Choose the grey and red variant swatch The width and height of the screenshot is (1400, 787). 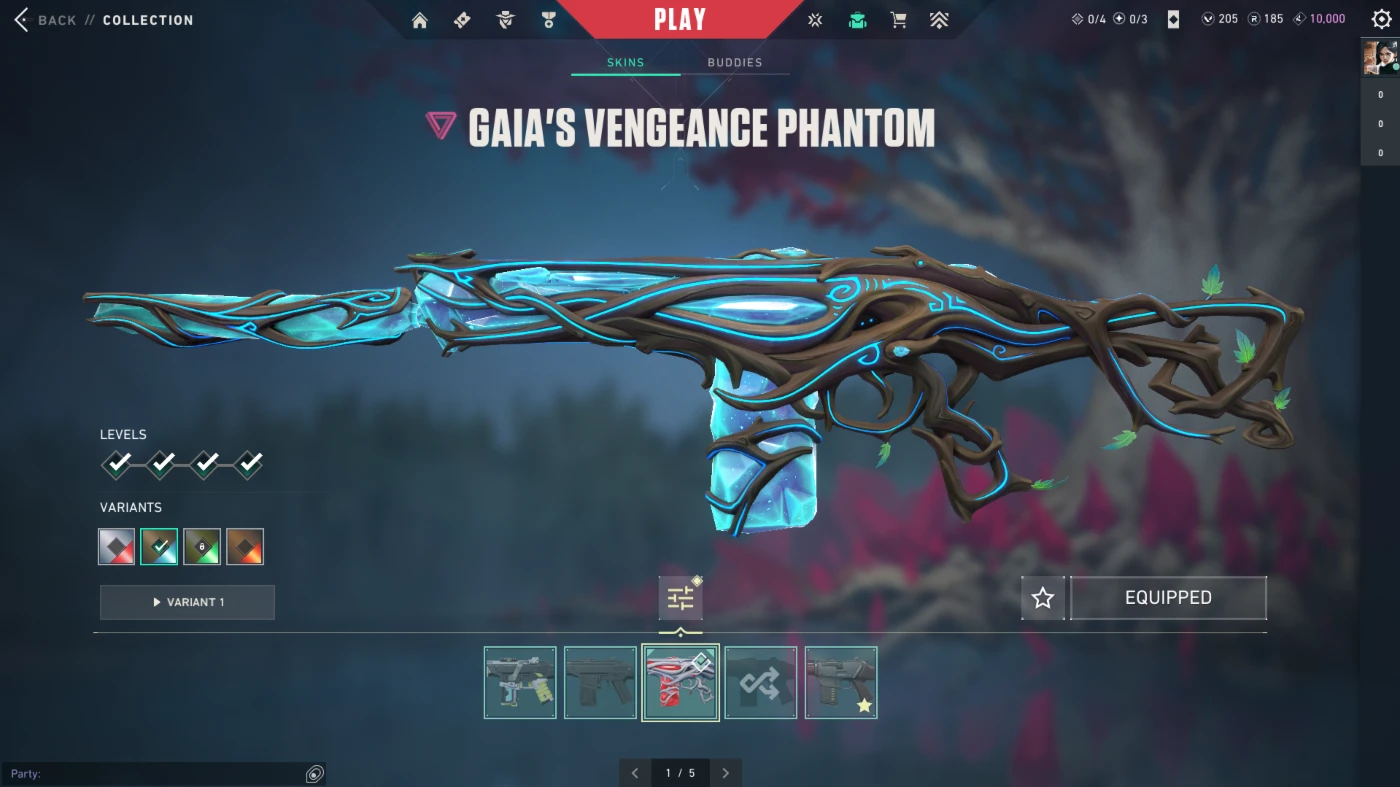[x=117, y=547]
